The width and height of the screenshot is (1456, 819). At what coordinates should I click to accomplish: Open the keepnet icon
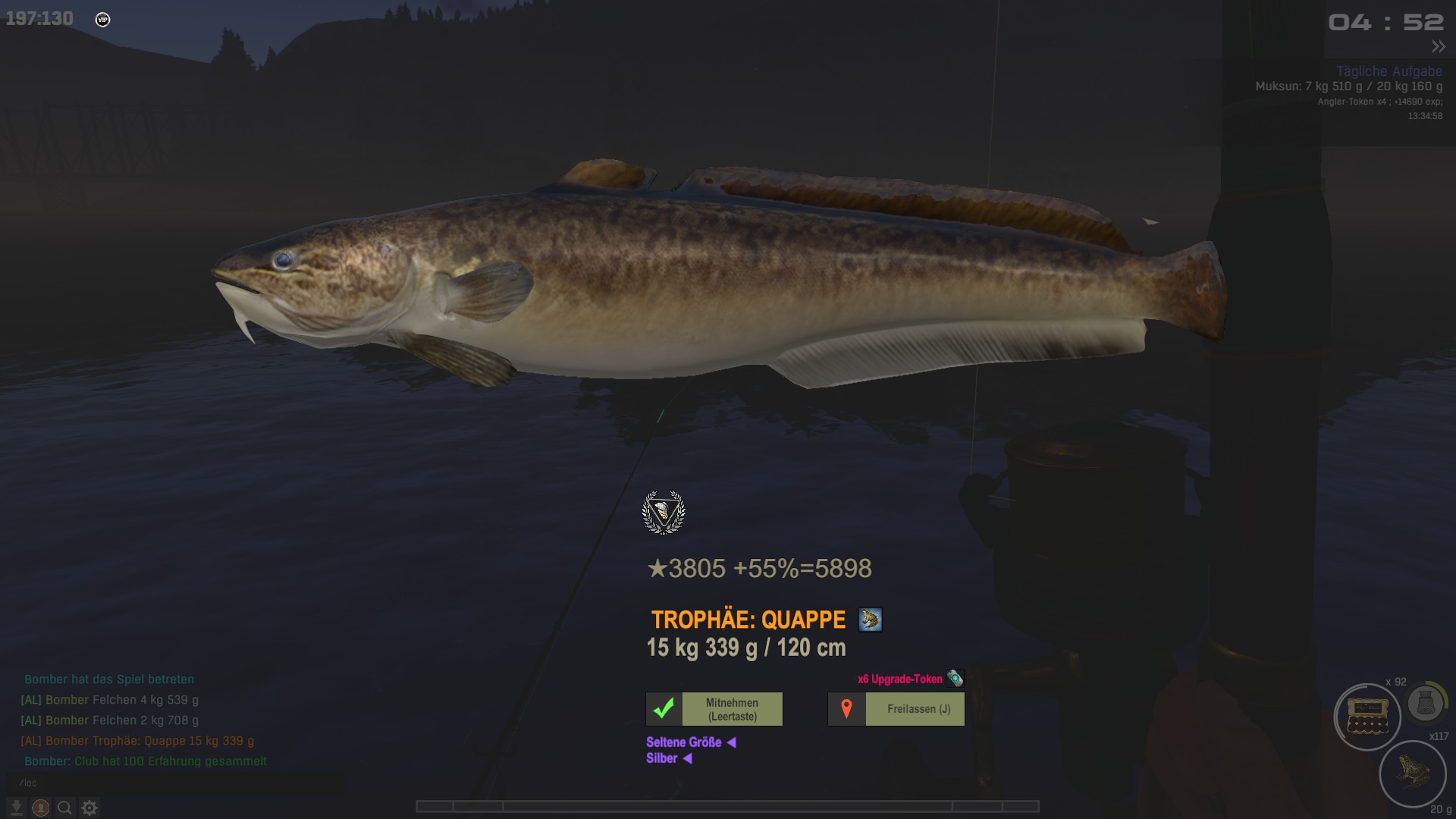coord(1425,704)
